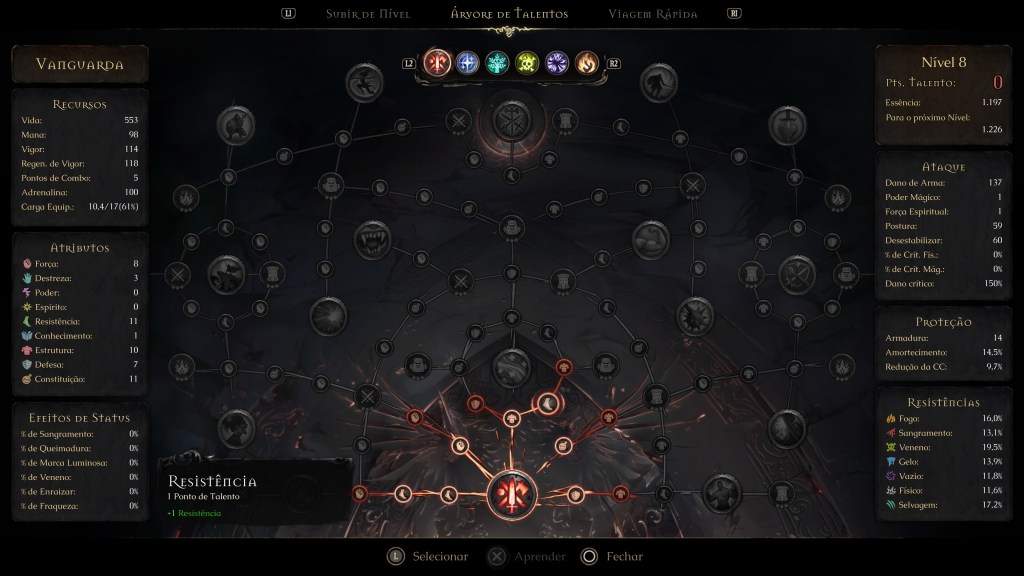Switch to the teal tree talent icon
Viewport: 1024px width, 576px height.
(x=497, y=63)
